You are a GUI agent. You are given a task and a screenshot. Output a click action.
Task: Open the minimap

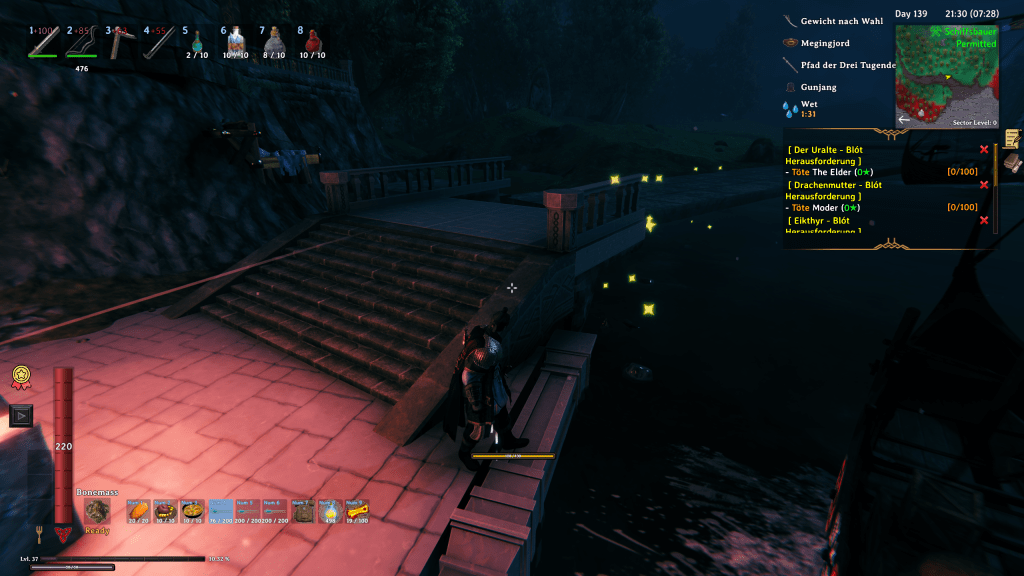[946, 76]
